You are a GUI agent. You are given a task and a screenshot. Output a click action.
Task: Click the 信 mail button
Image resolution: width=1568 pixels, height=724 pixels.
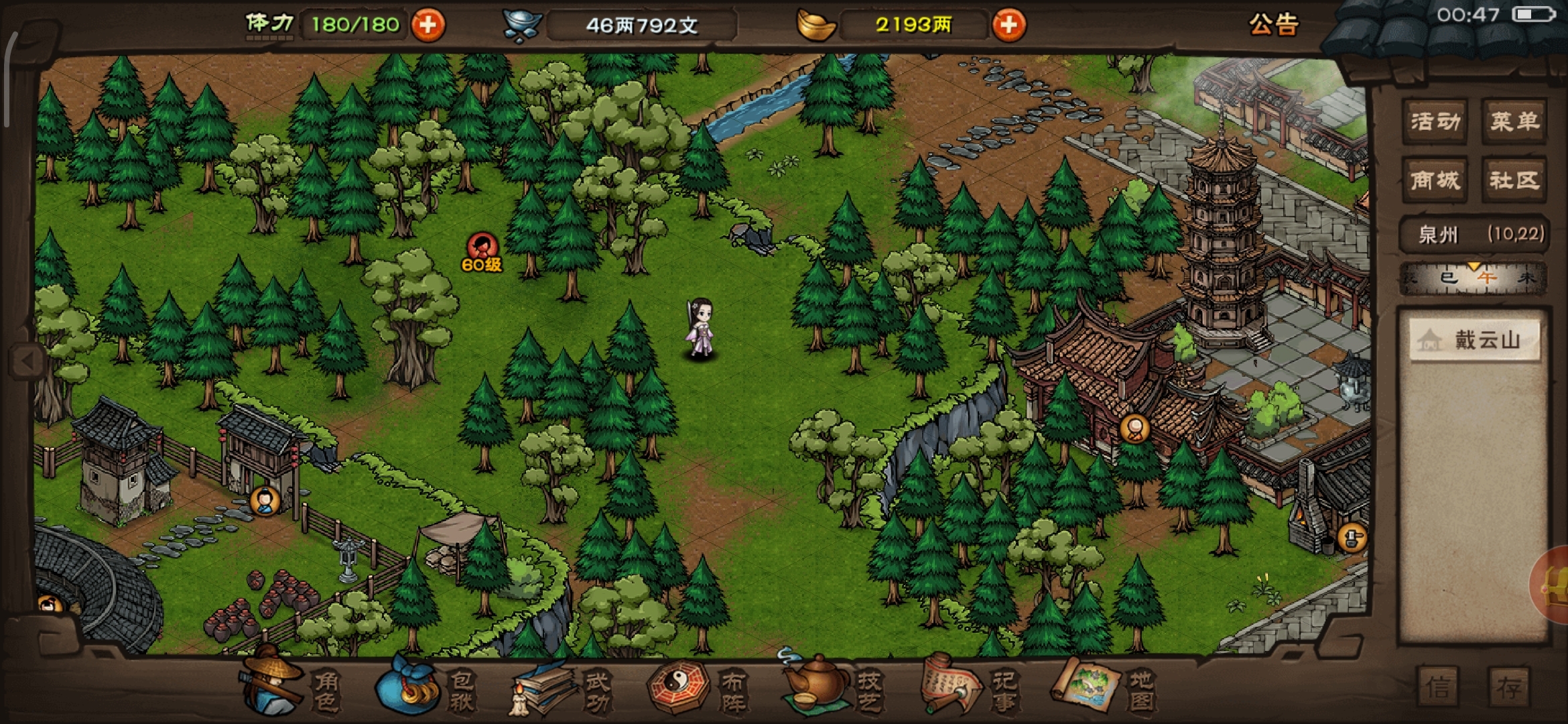click(x=1438, y=687)
